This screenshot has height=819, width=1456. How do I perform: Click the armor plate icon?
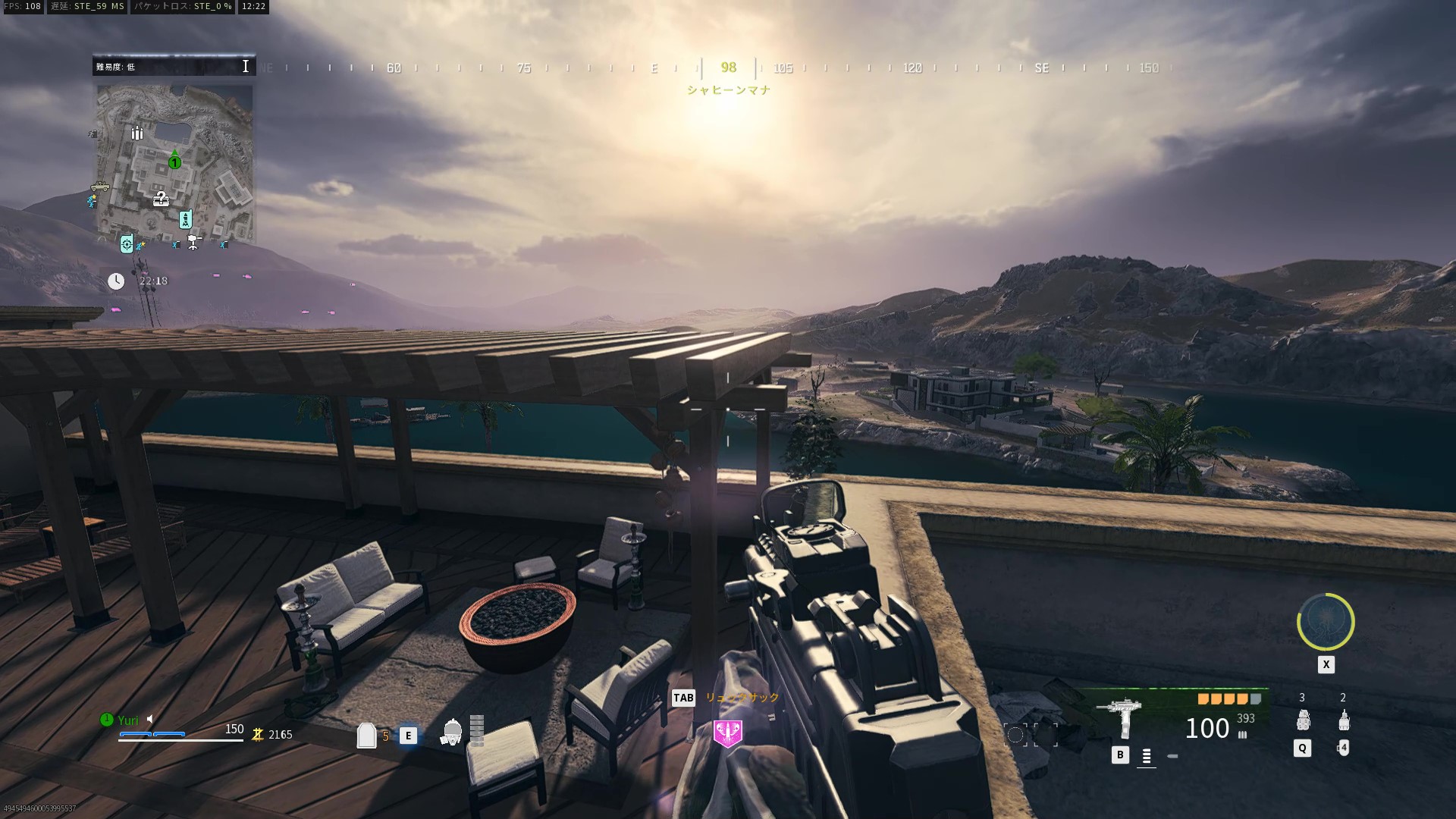[x=366, y=735]
